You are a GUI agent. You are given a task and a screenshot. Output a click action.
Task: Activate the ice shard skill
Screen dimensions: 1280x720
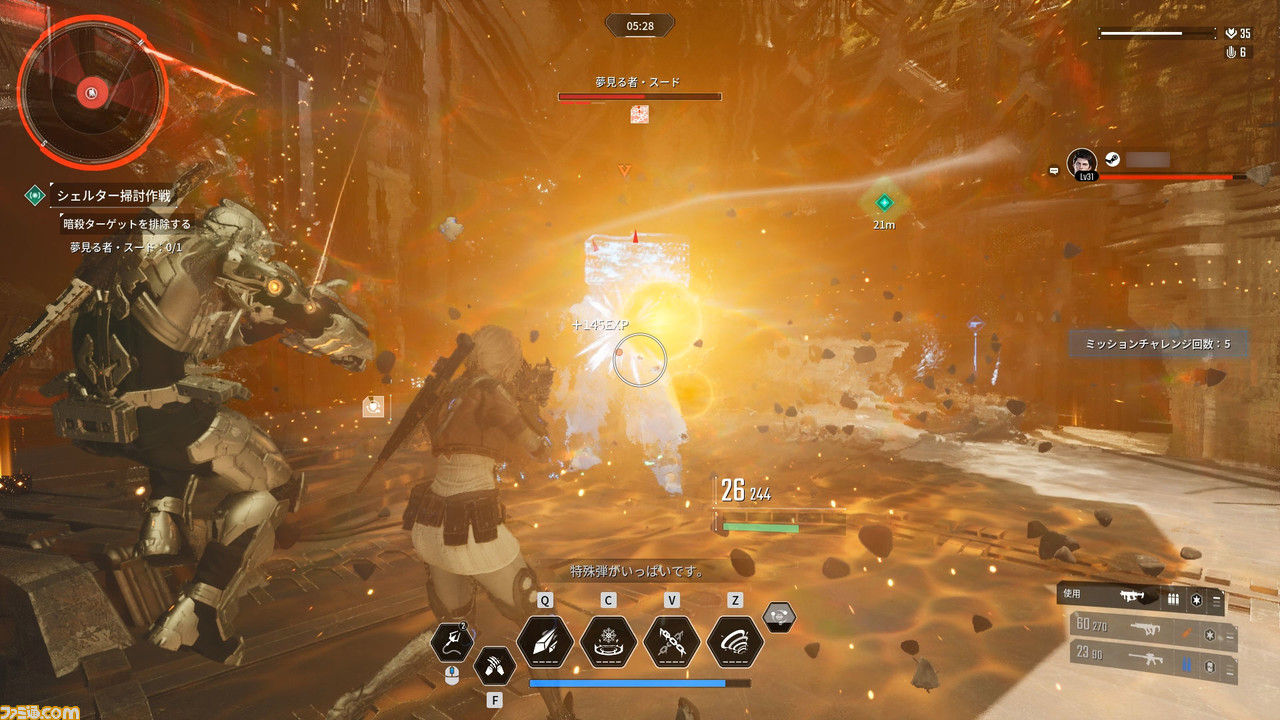click(x=545, y=642)
